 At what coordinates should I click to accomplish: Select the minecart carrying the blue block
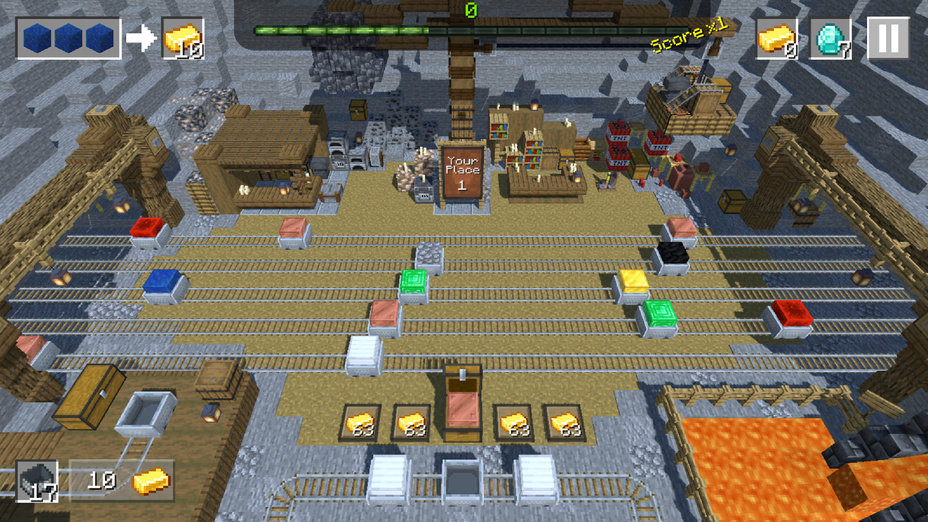click(x=163, y=285)
